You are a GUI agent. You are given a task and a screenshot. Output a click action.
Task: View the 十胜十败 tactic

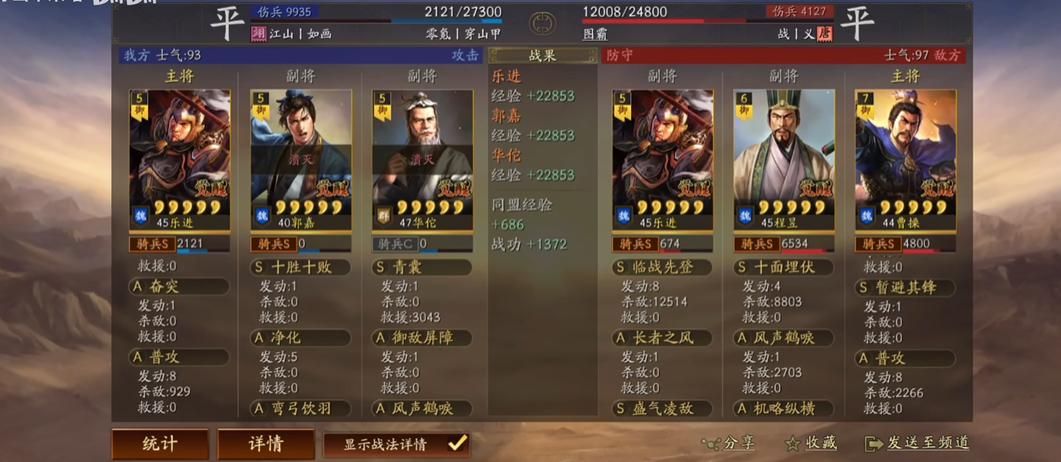[x=300, y=268]
